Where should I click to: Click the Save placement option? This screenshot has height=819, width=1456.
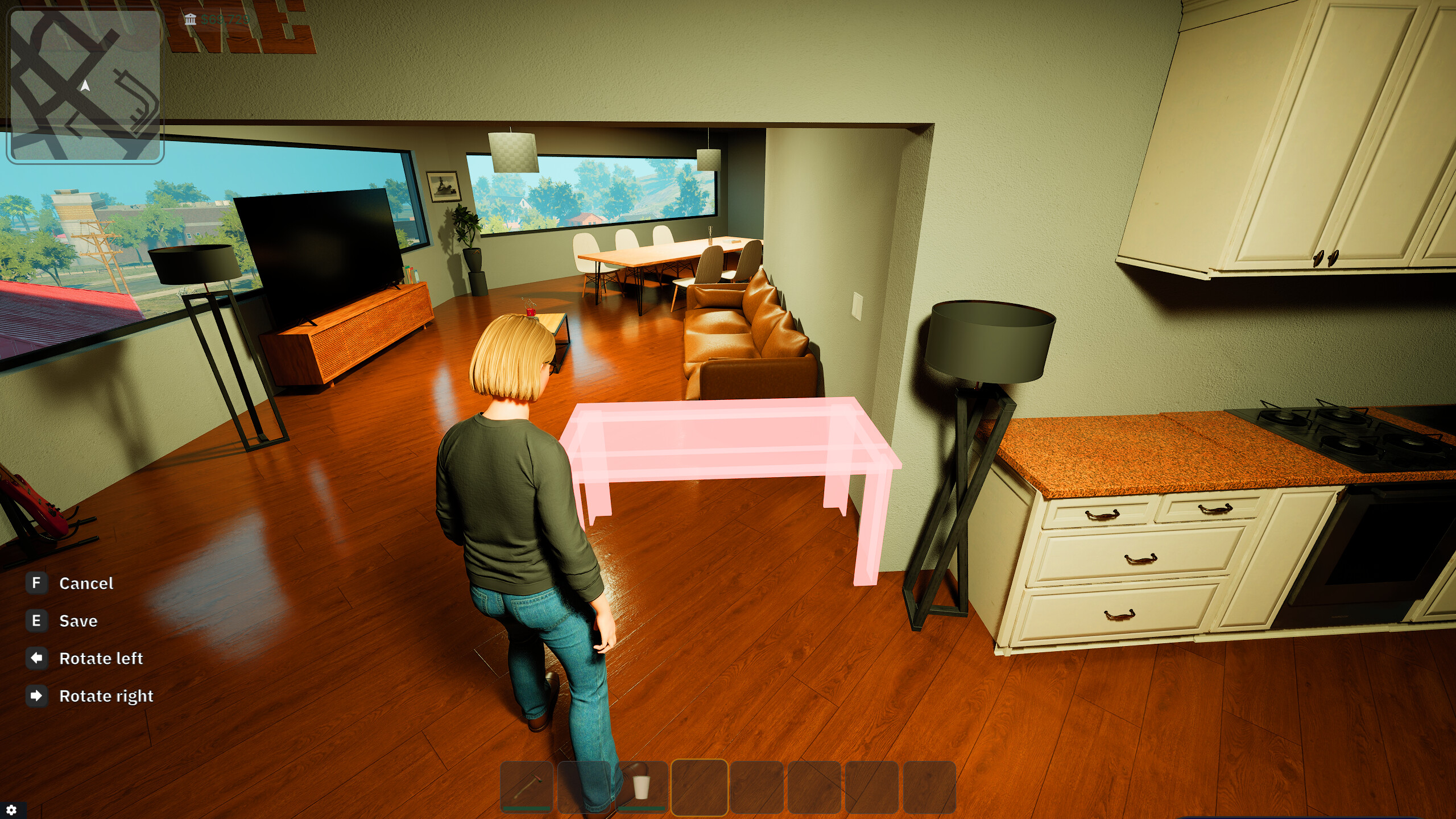click(78, 621)
